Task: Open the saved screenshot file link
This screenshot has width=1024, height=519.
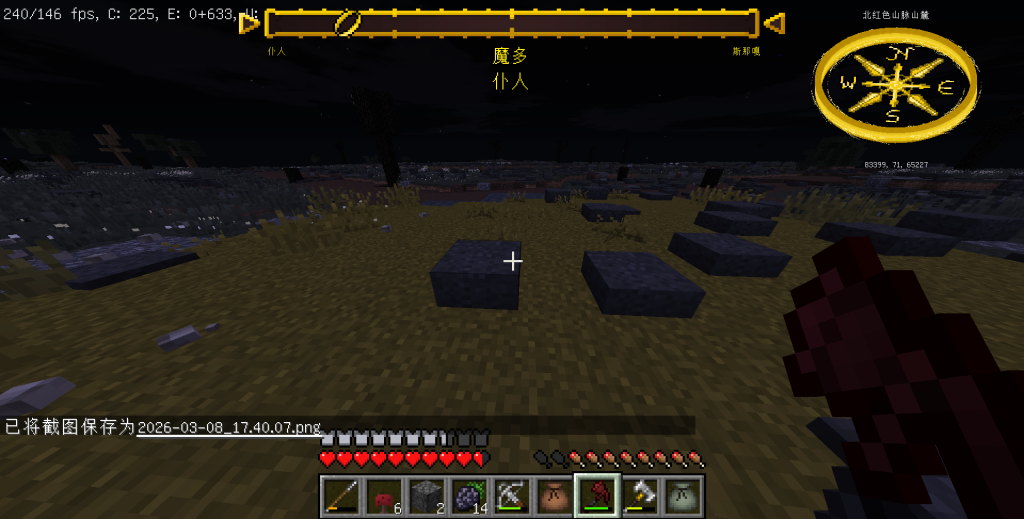Action: coord(229,427)
